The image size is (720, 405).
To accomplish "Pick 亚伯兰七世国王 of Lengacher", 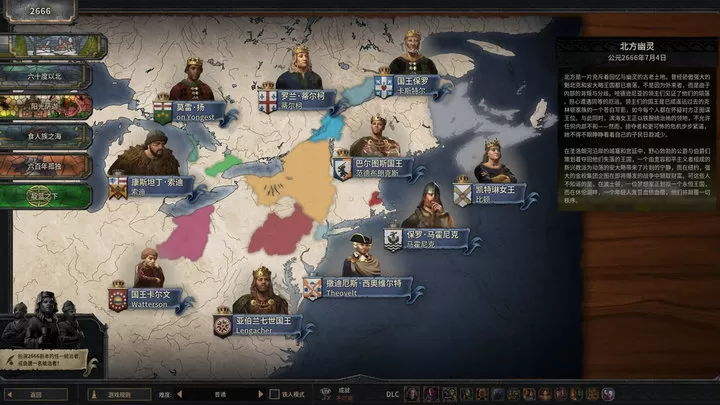I will tap(260, 323).
